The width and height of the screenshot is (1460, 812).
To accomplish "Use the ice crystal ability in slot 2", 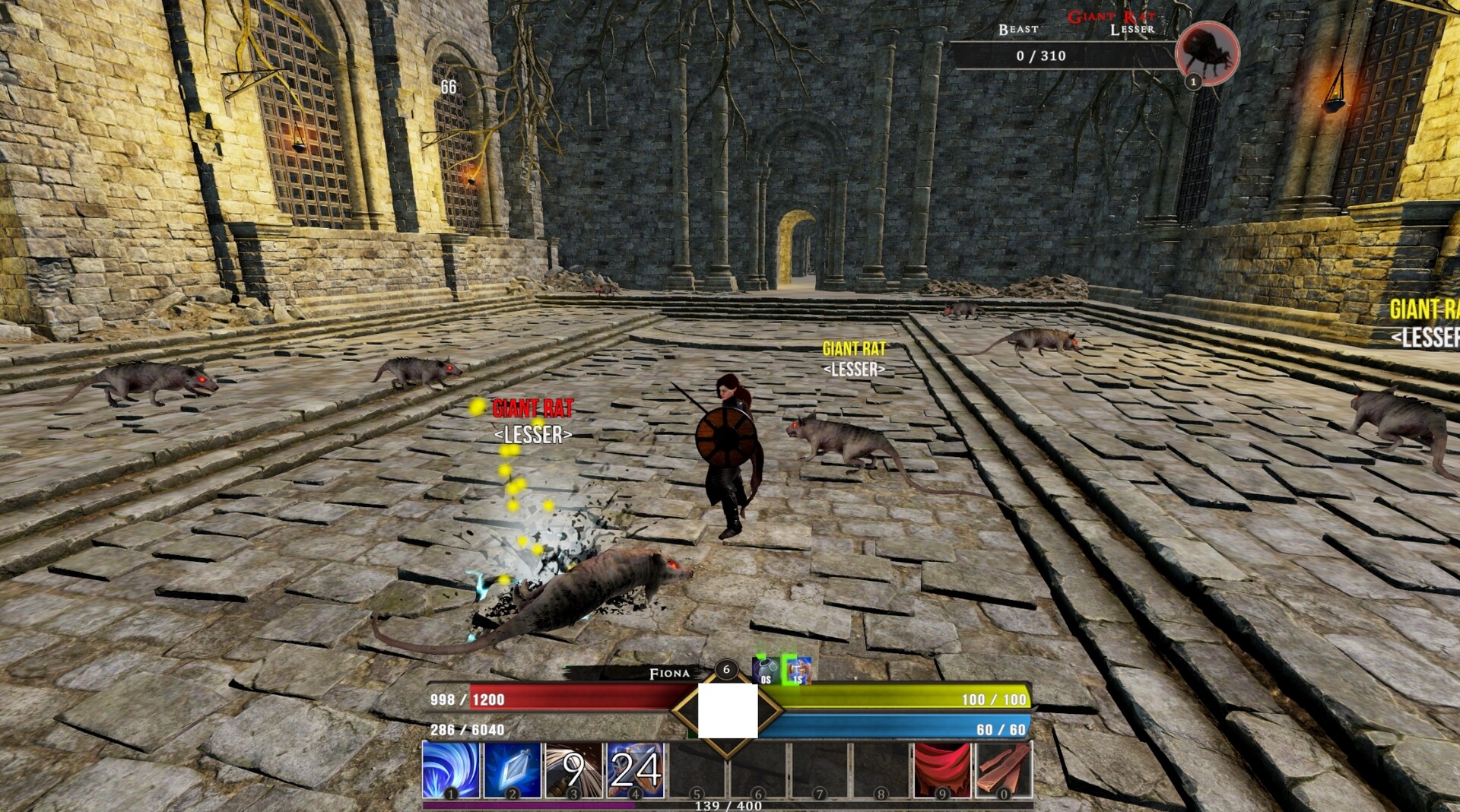I will [513, 769].
